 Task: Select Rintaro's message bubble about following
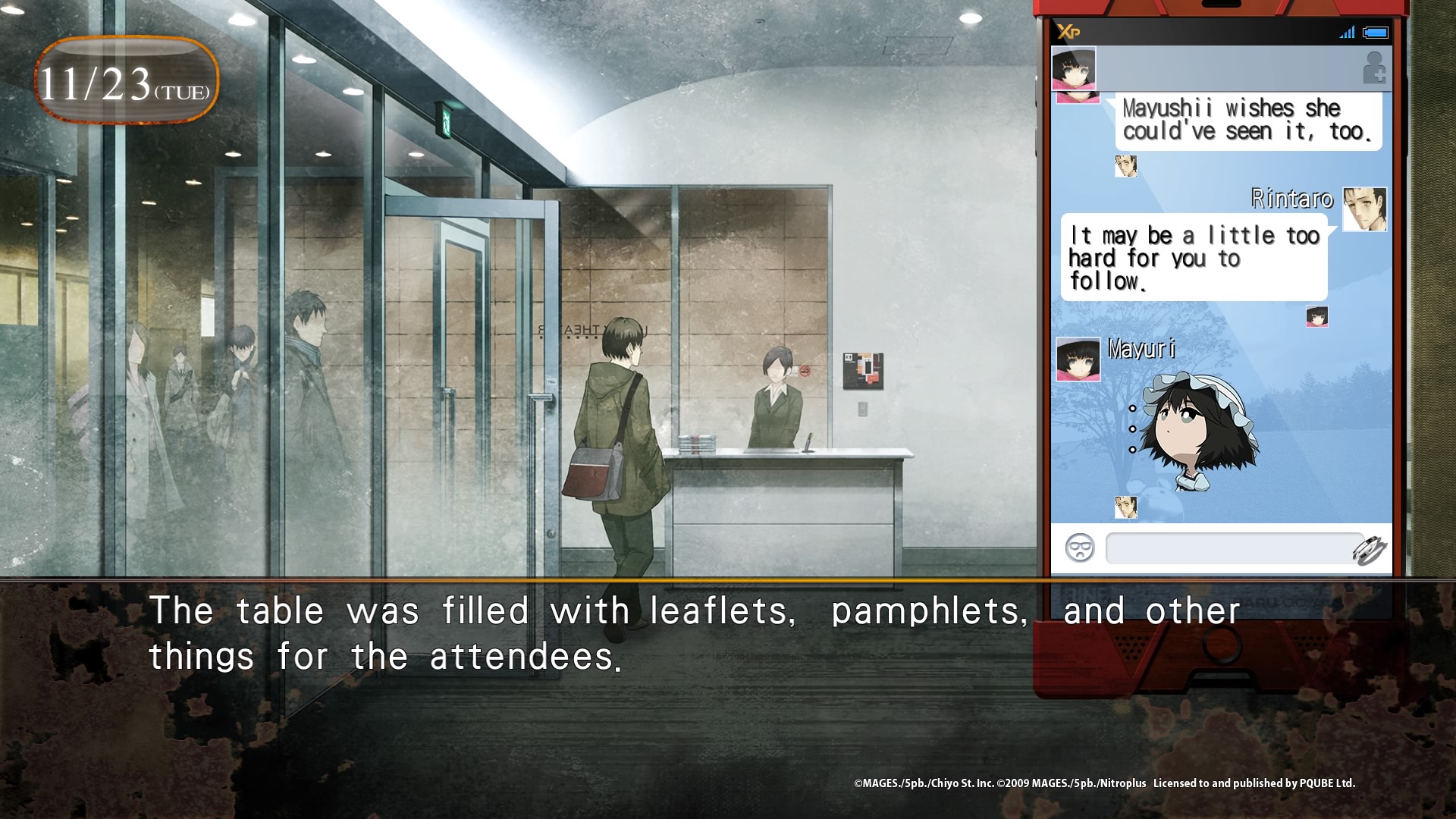[1194, 258]
